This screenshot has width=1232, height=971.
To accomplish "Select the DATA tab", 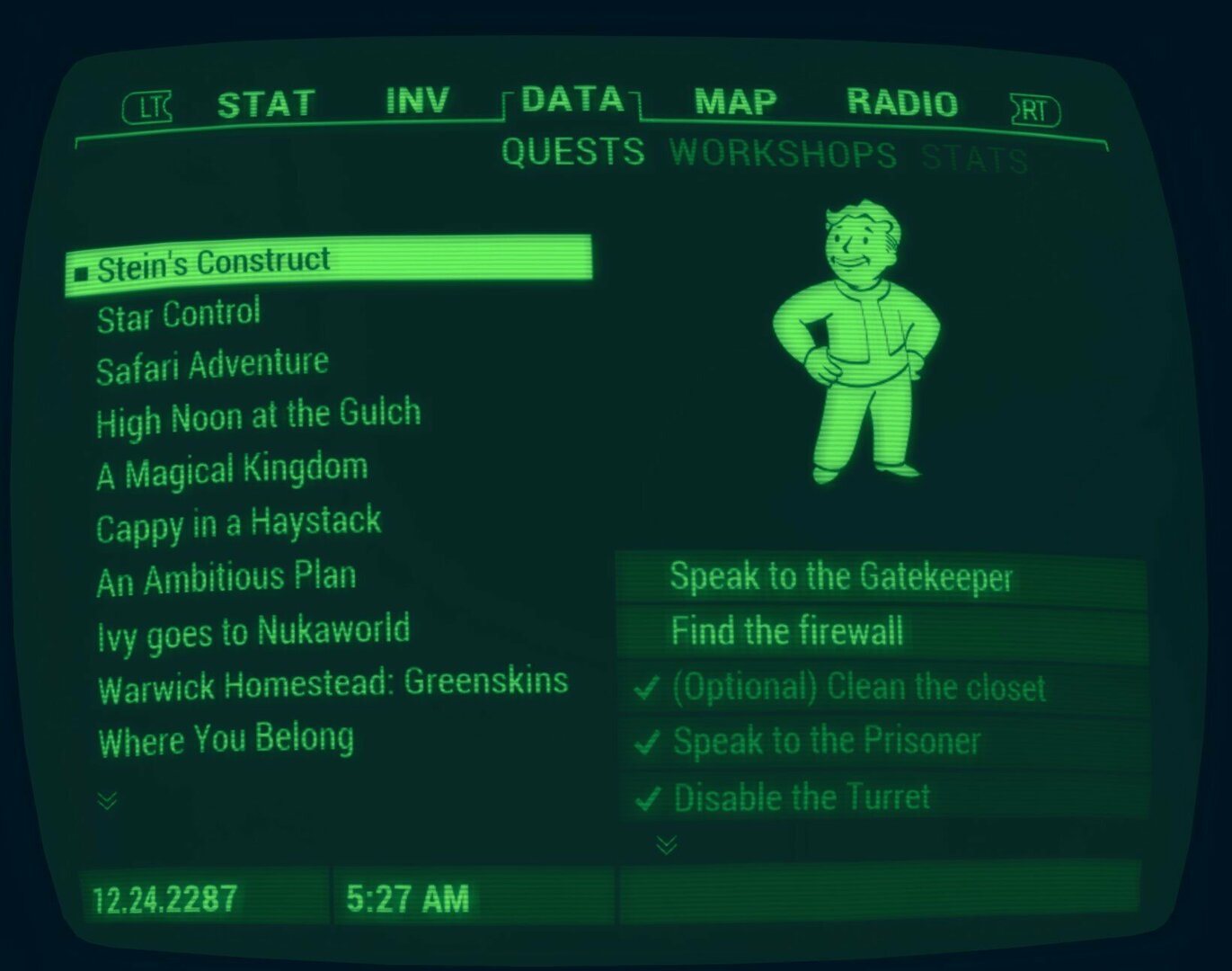I will pos(572,99).
